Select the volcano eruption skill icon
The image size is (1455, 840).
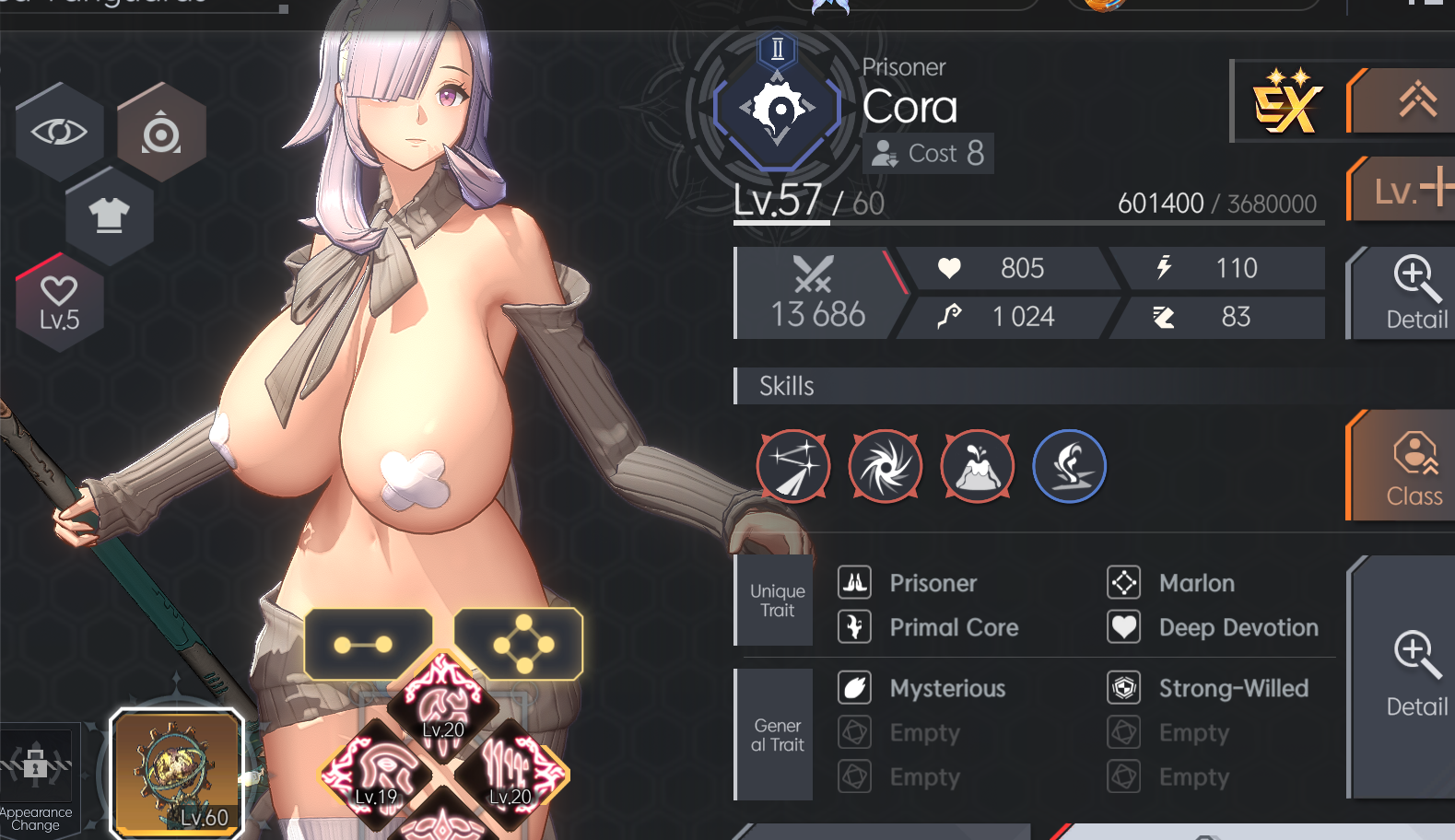tap(978, 466)
